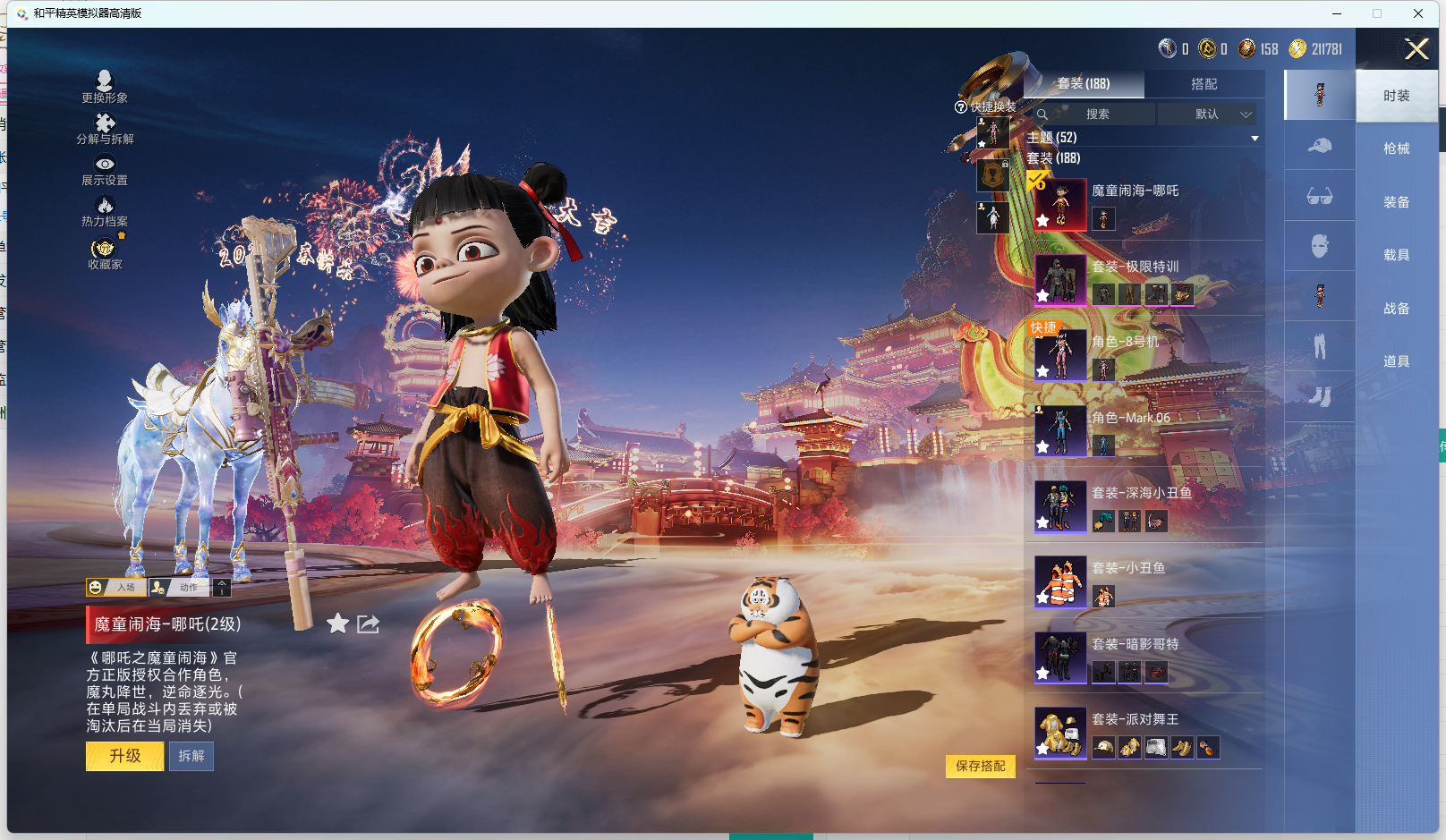Open 分解与拆解 menu

point(105,128)
